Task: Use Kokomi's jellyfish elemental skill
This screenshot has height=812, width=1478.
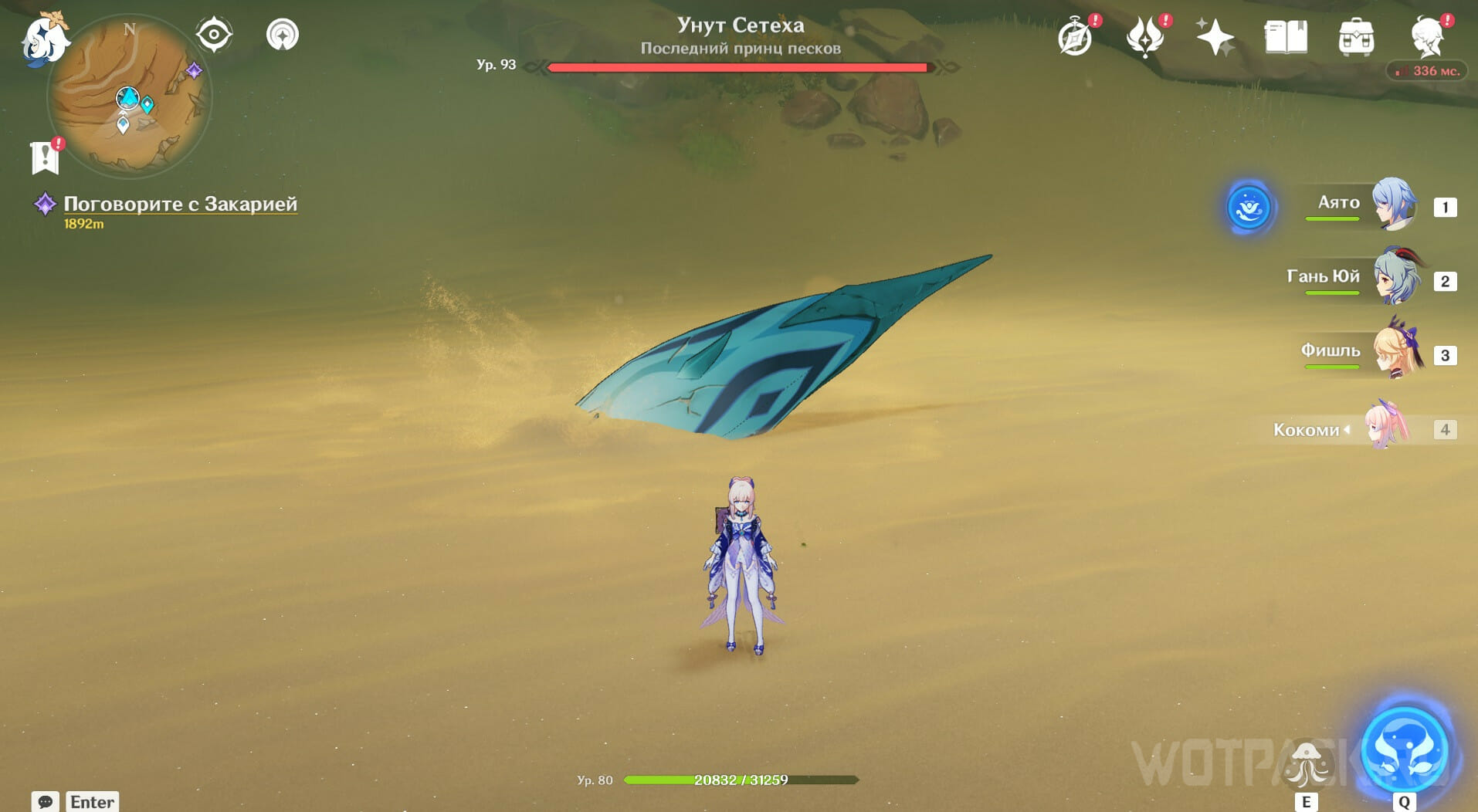Action: (1307, 764)
